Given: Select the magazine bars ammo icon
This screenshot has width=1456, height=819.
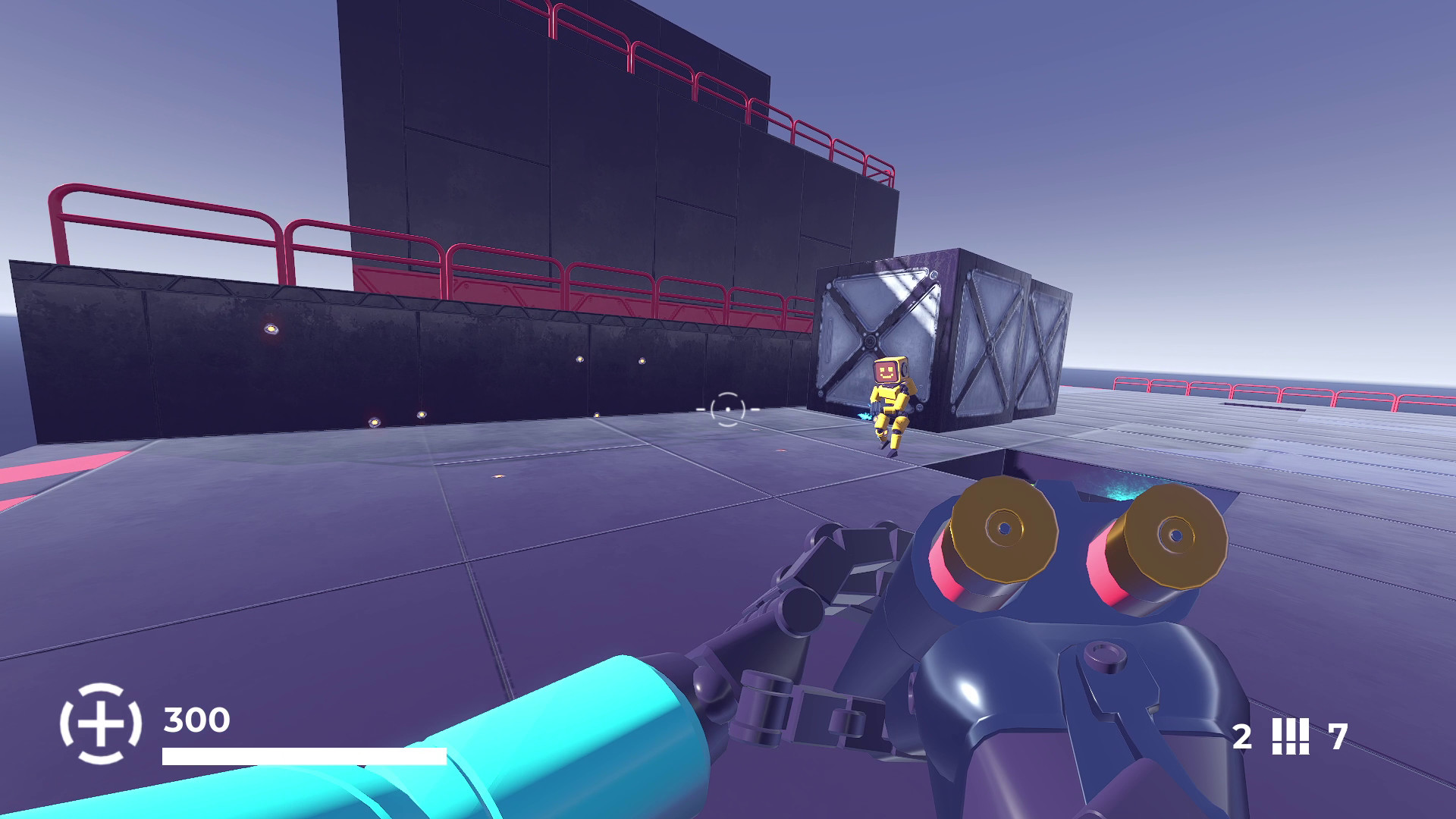Looking at the screenshot, I should [x=1292, y=735].
